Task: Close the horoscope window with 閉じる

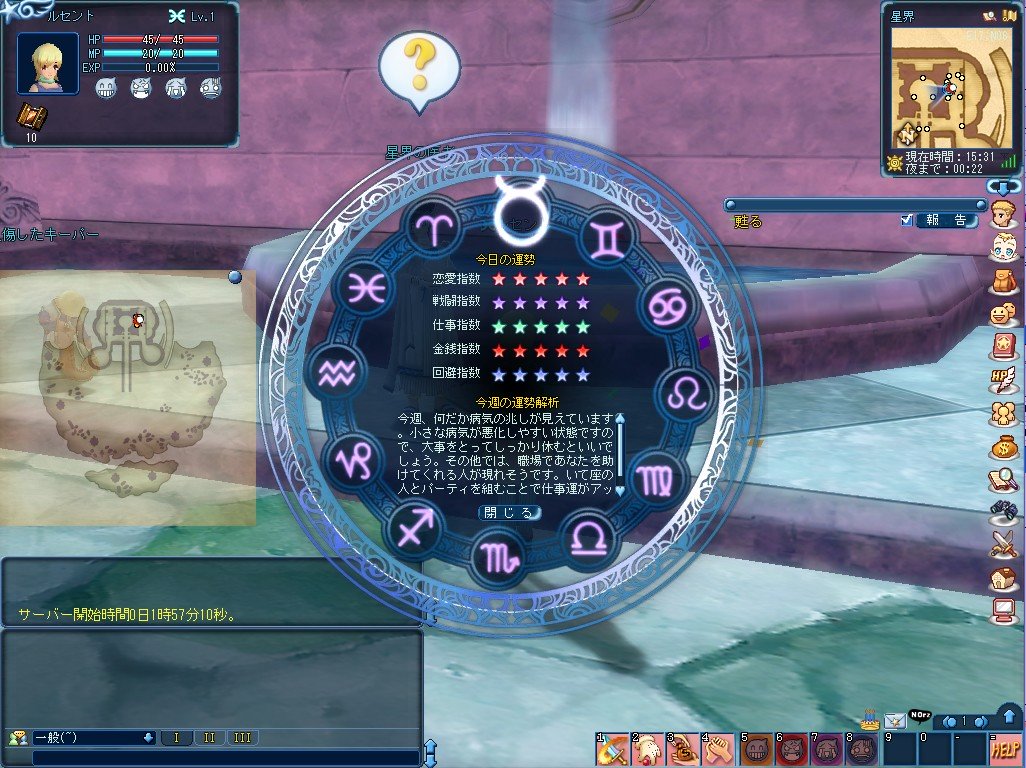Action: click(x=510, y=512)
